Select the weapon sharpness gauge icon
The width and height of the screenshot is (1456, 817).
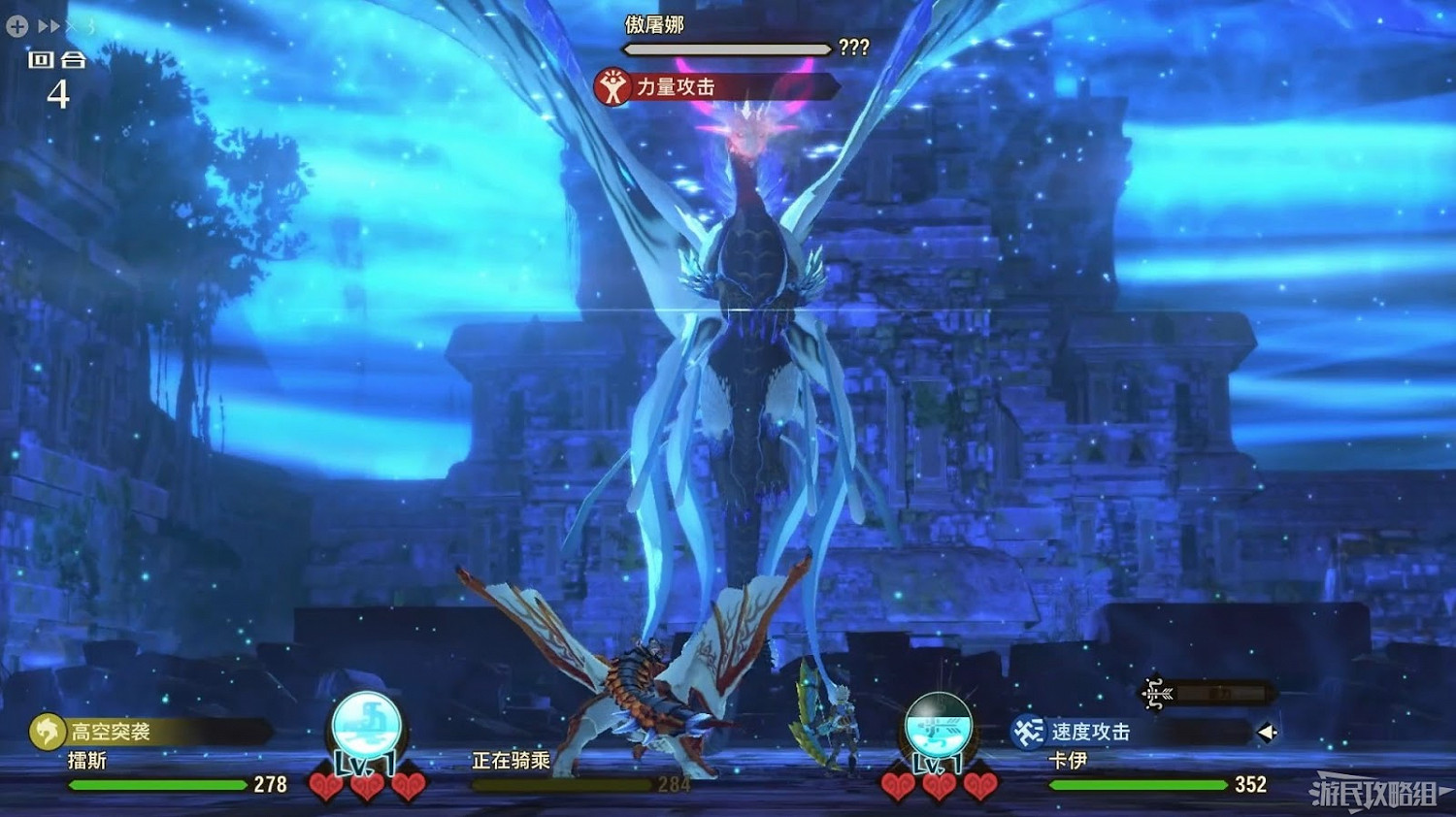pos(1154,695)
